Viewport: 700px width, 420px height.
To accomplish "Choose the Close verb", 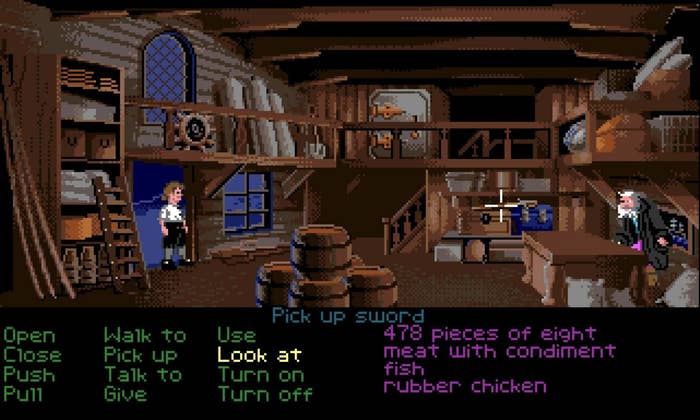I will pos(32,355).
